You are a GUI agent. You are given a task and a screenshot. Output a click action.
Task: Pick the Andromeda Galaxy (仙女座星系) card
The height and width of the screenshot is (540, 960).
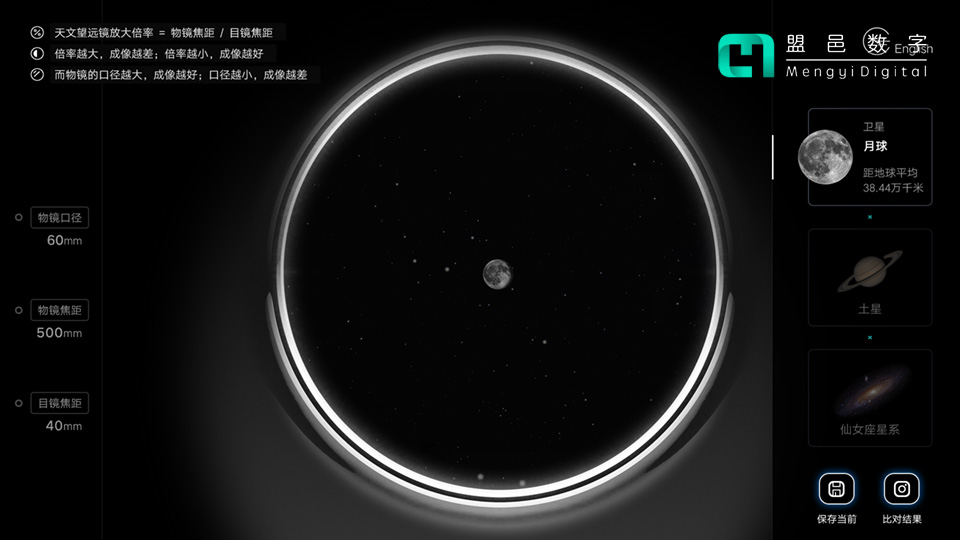coord(869,397)
